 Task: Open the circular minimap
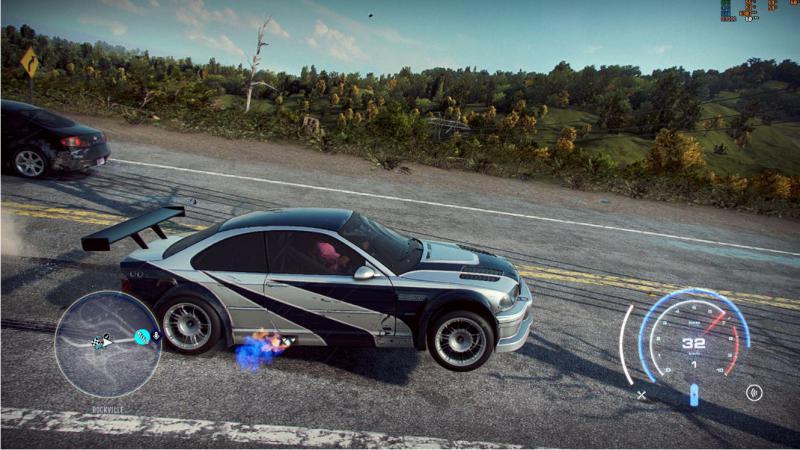click(107, 344)
